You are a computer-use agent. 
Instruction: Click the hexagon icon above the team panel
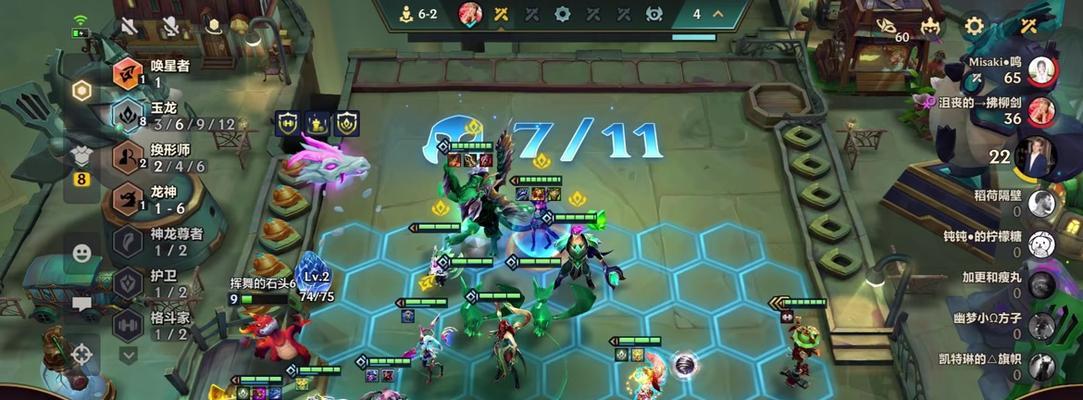[x=82, y=90]
